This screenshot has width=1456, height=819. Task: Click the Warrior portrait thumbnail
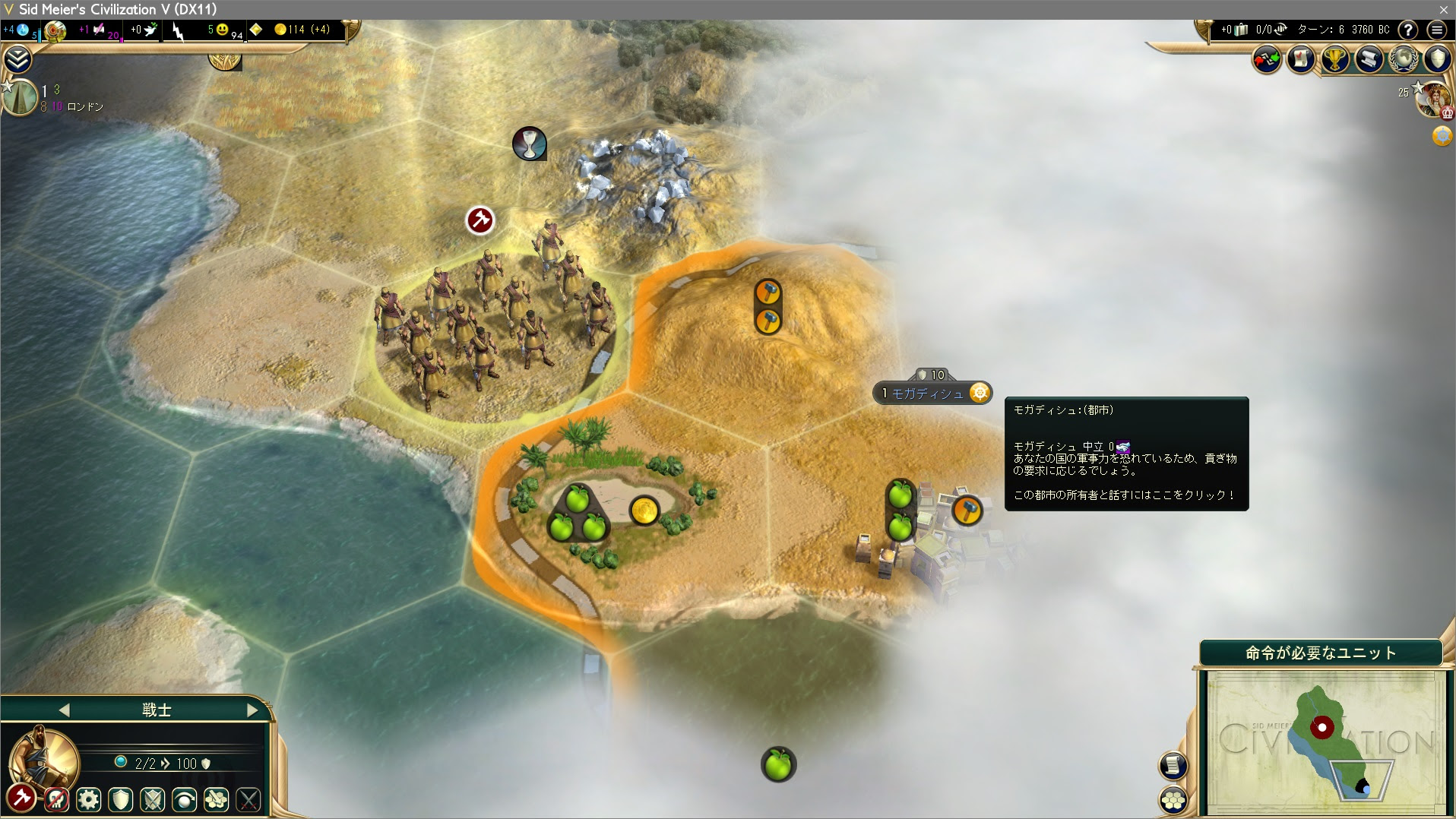pos(43,758)
